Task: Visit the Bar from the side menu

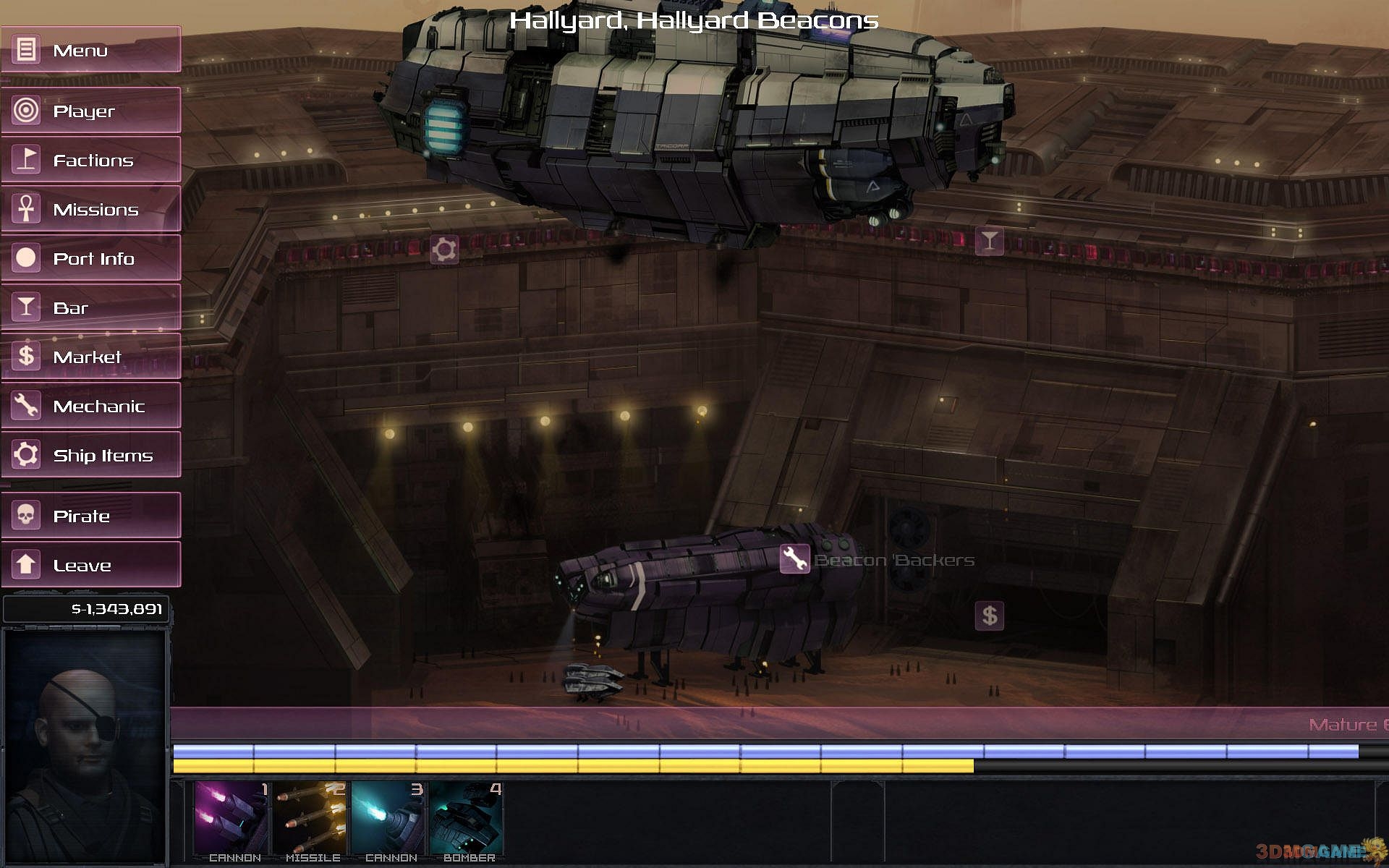Action: (90, 307)
